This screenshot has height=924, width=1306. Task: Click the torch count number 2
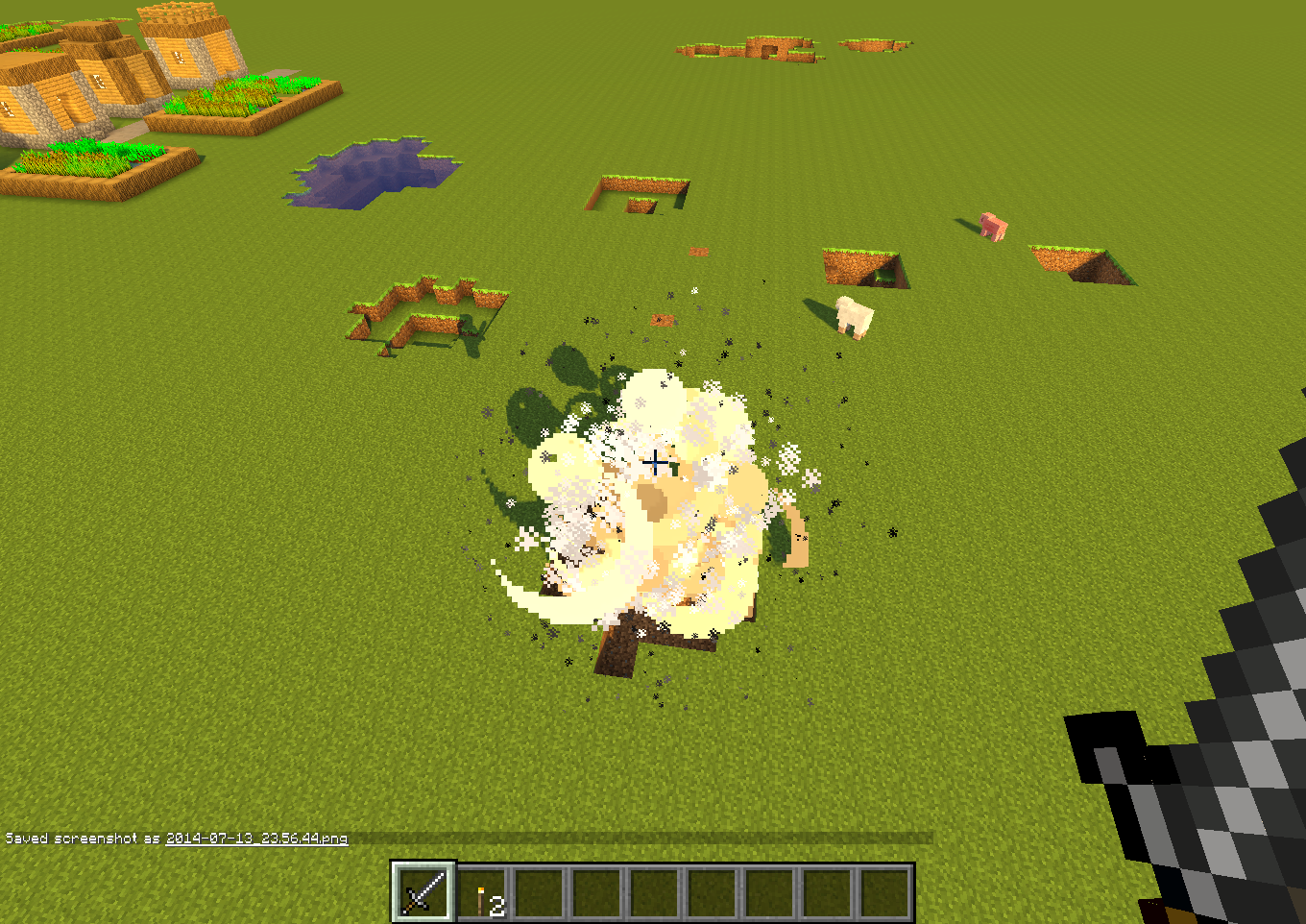[496, 904]
